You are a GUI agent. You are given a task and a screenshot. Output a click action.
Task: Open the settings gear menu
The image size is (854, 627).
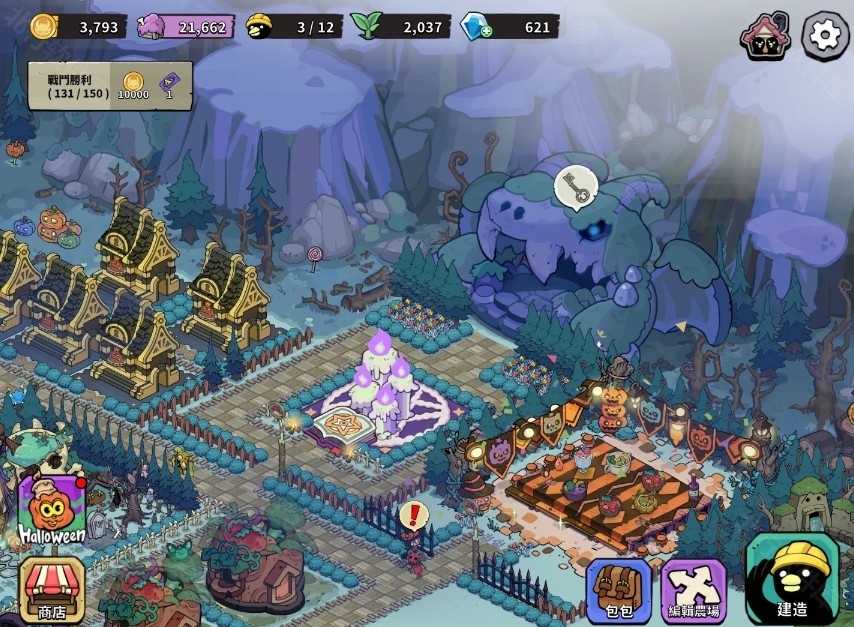(x=825, y=36)
